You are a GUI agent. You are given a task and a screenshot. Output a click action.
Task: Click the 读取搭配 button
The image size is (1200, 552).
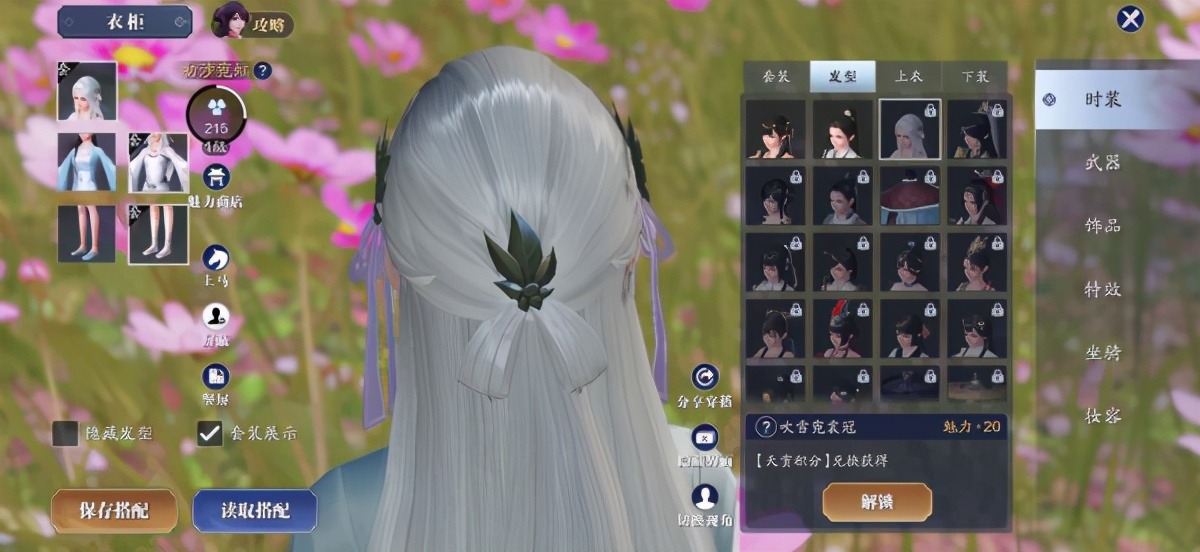click(x=255, y=510)
